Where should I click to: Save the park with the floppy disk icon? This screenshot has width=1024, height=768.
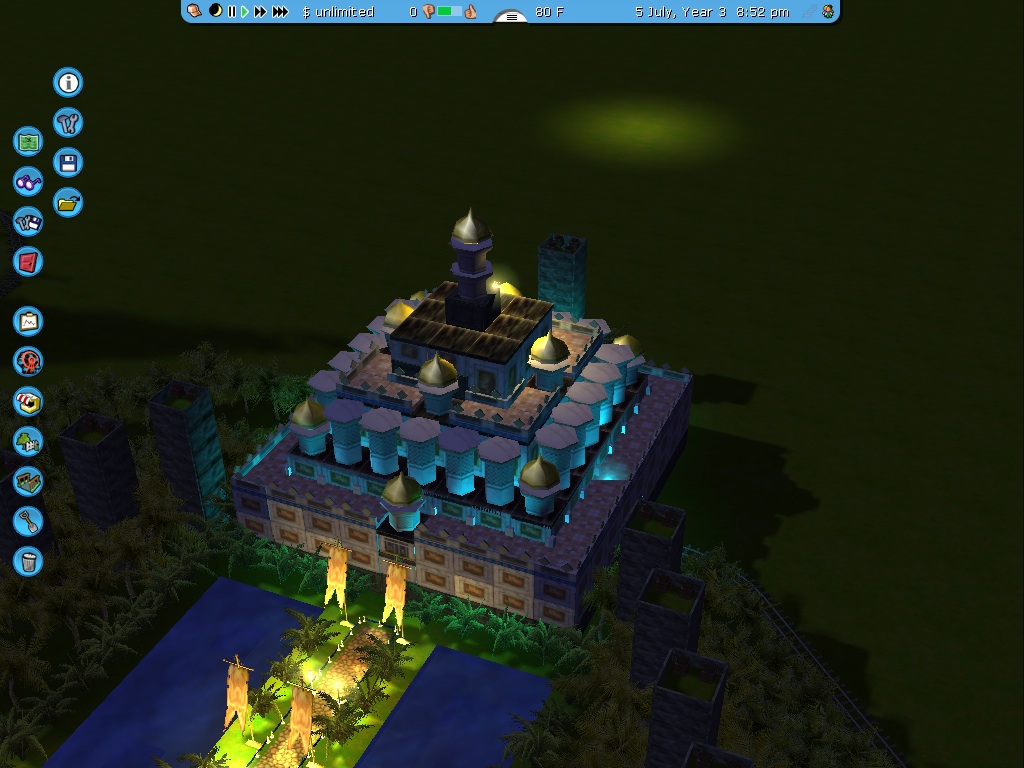tap(68, 163)
